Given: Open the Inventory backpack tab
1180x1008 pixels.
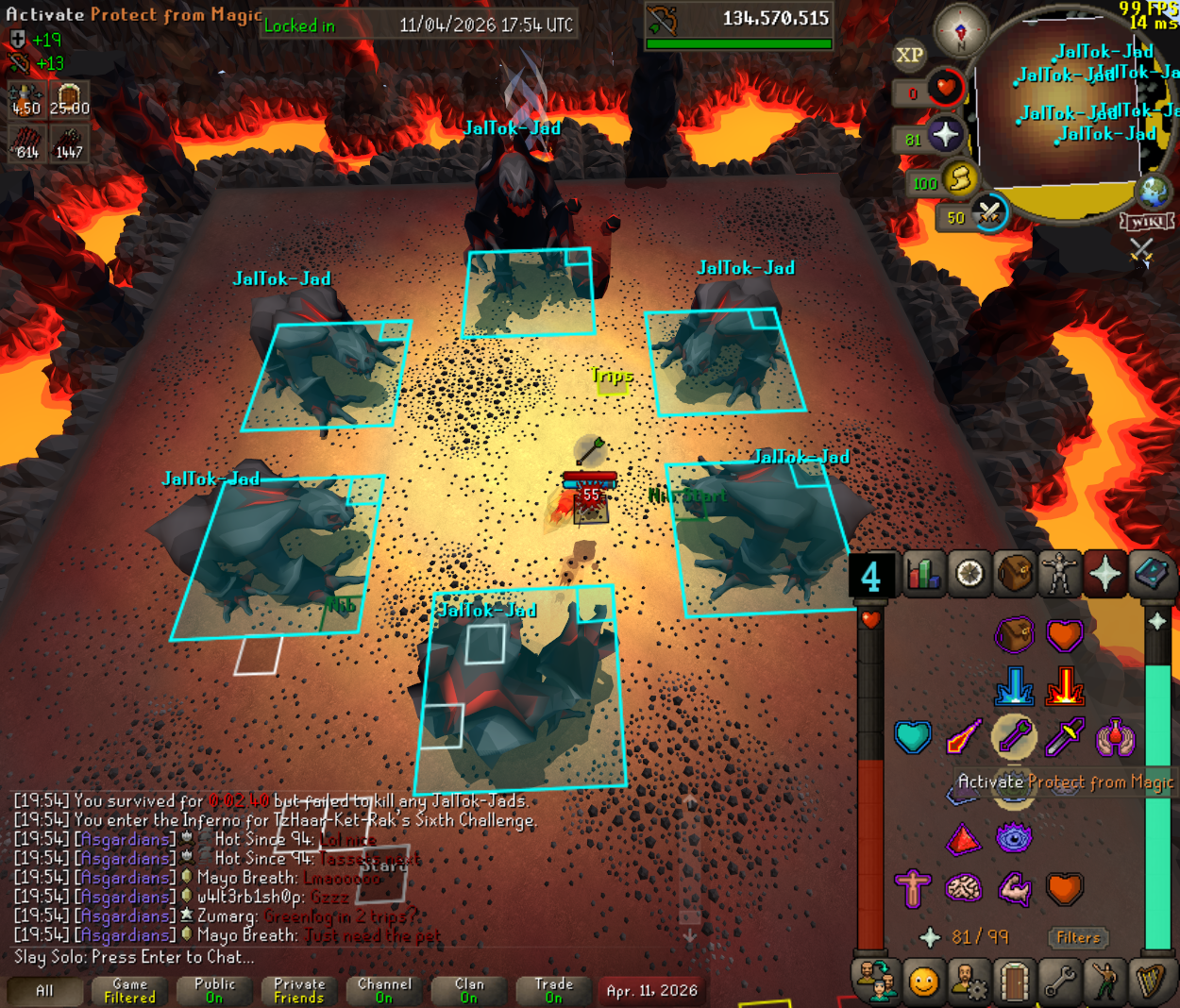Looking at the screenshot, I should click(x=1015, y=574).
